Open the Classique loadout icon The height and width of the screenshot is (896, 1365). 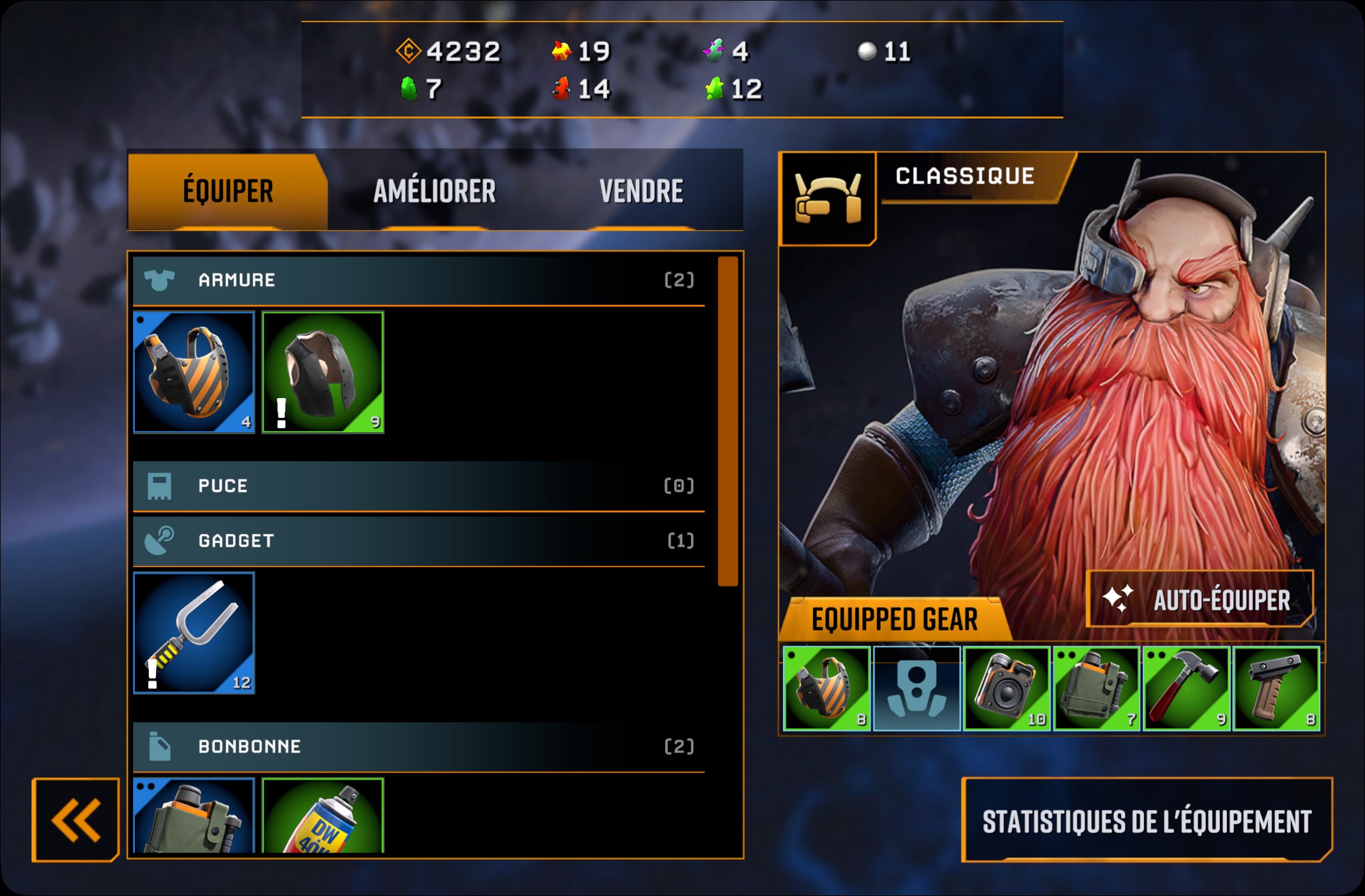coord(828,199)
